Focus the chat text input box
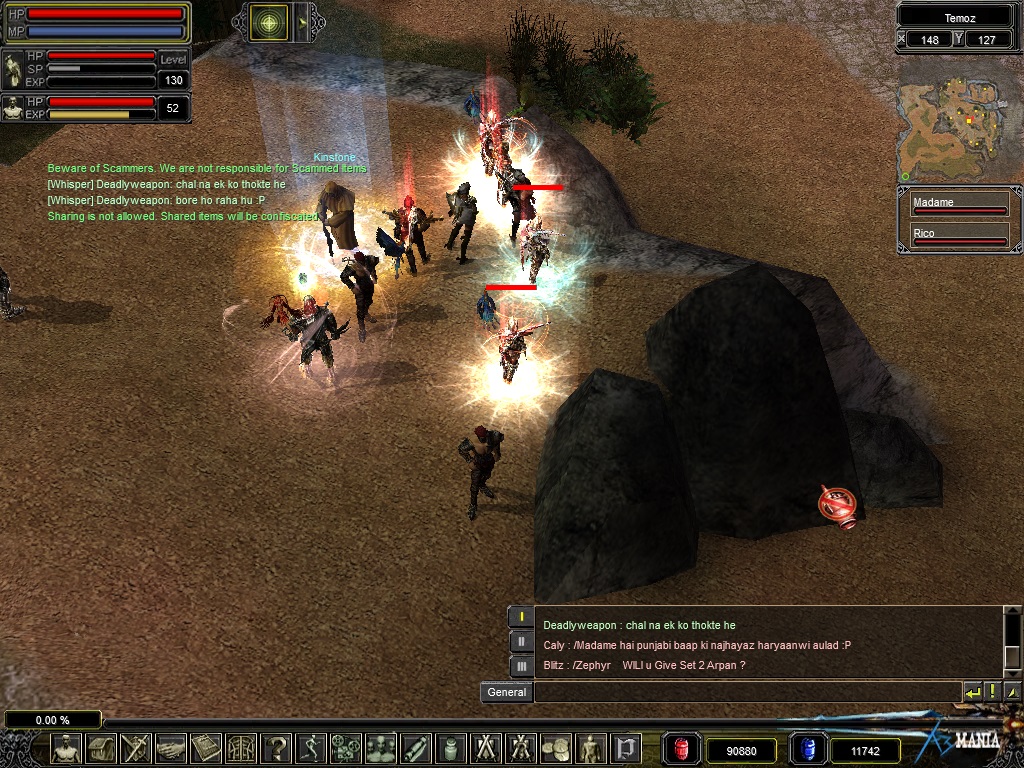 point(745,692)
